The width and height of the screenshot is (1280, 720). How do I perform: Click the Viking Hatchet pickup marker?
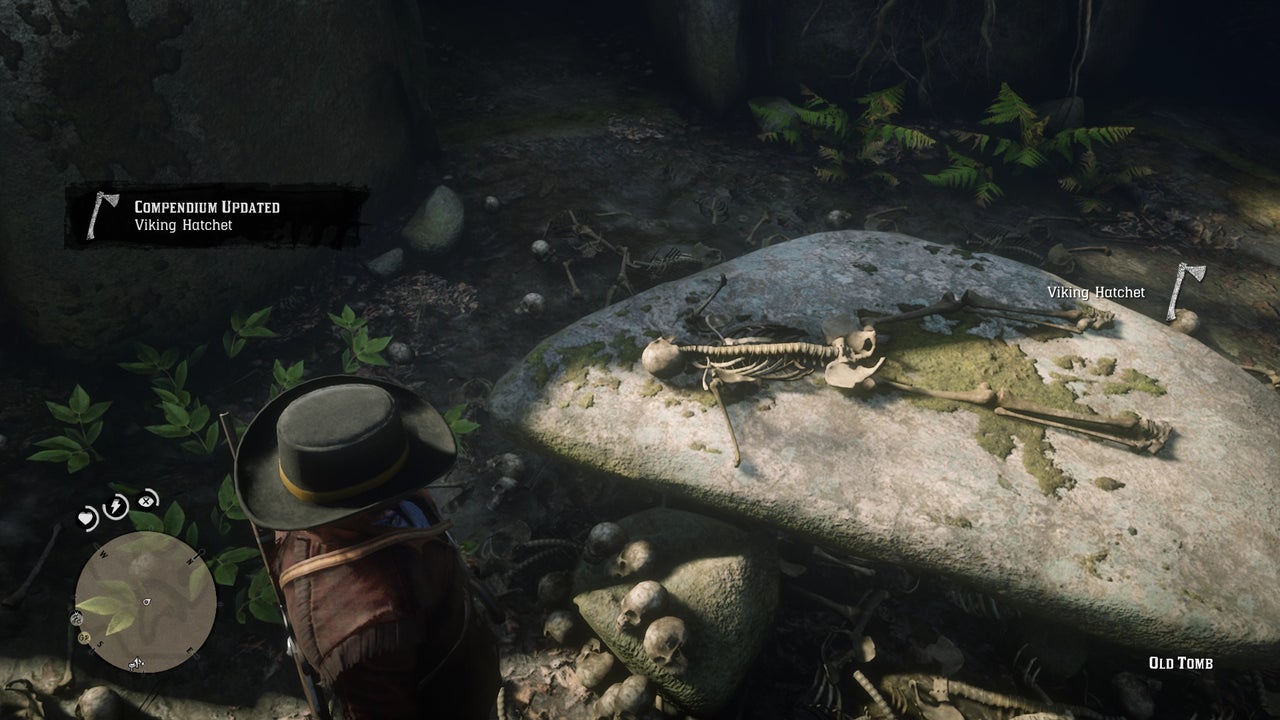click(1186, 291)
